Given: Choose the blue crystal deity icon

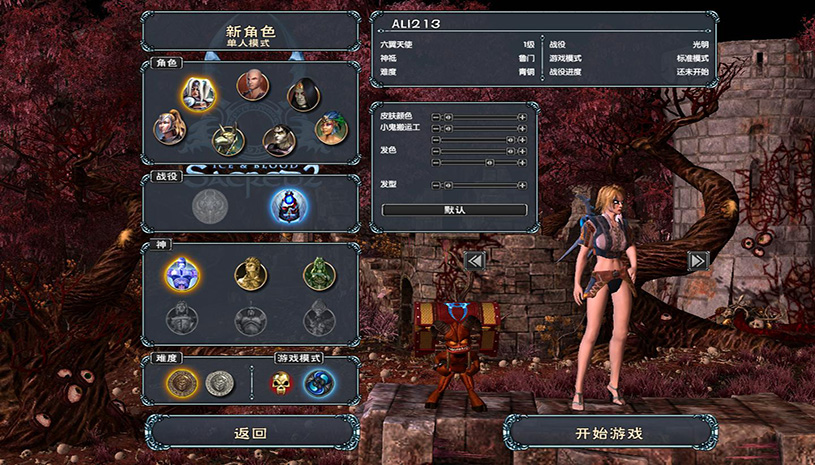Looking at the screenshot, I should [182, 273].
